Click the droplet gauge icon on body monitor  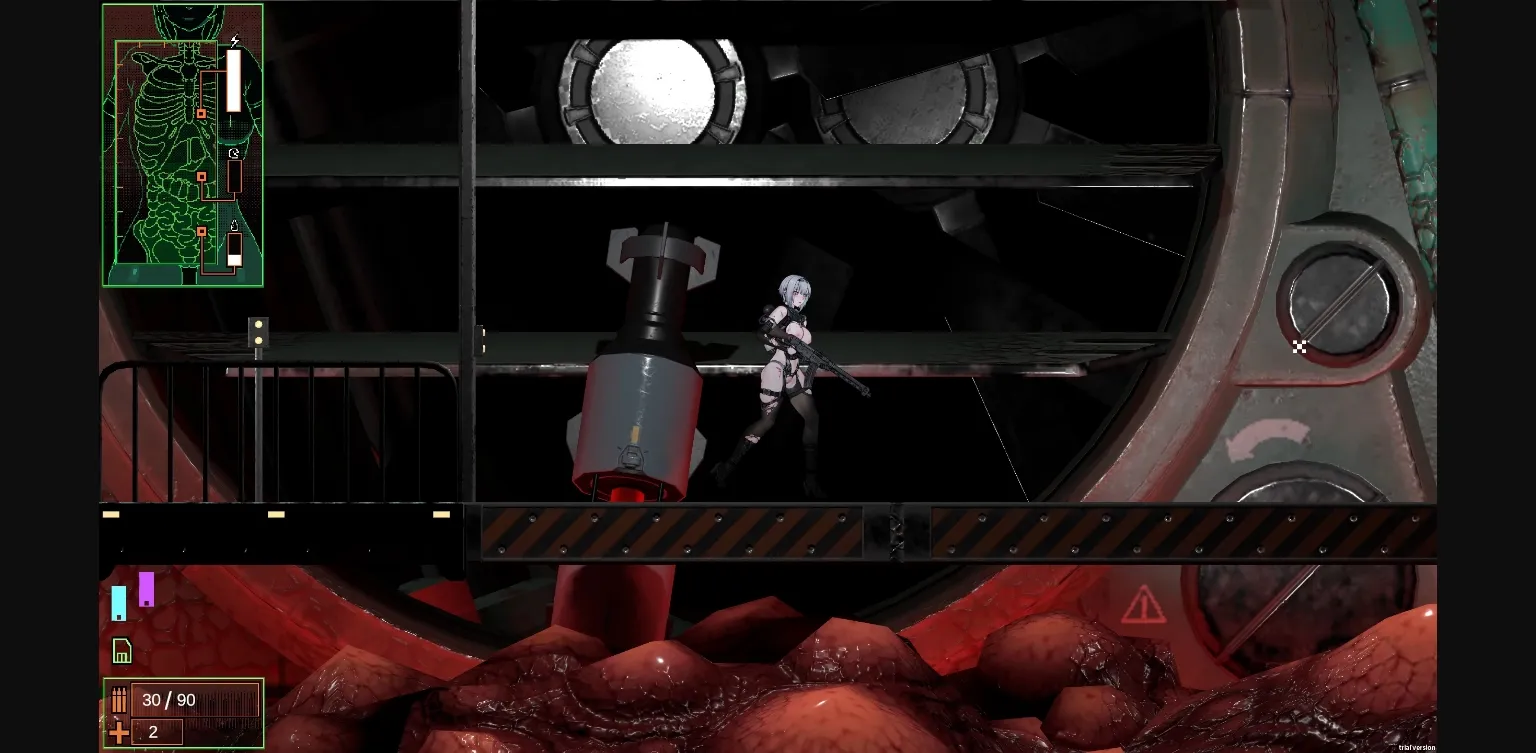234,224
